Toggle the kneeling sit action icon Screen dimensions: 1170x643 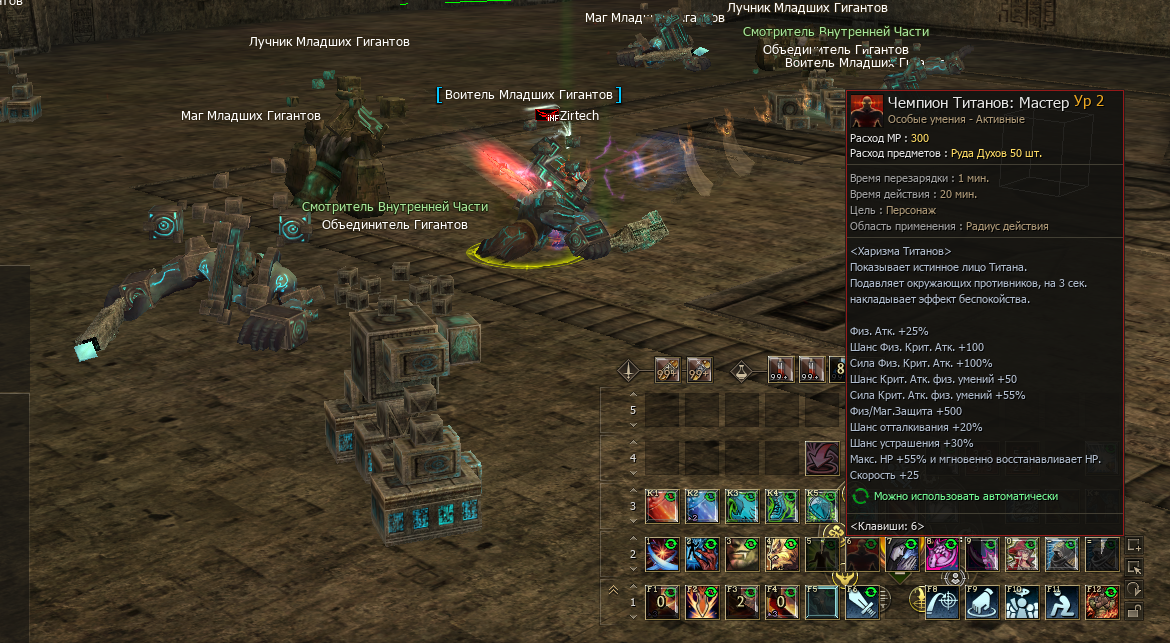(1063, 601)
